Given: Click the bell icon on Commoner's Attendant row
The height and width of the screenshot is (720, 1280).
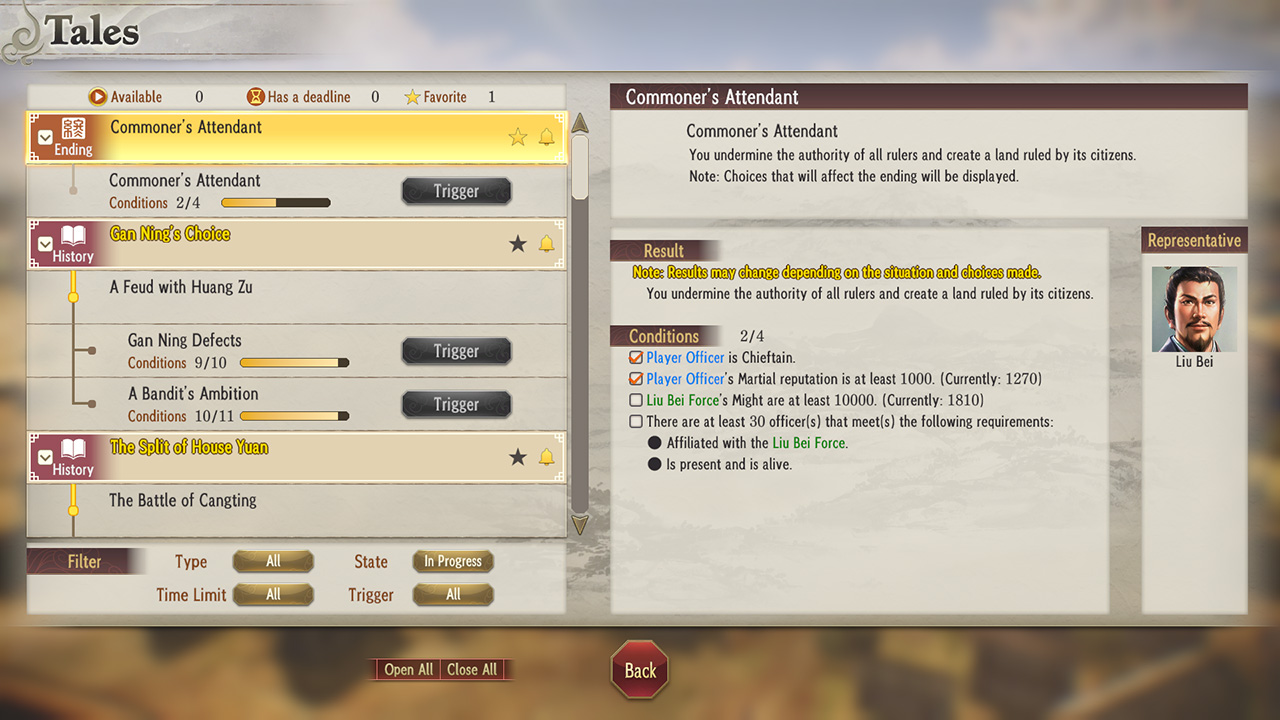Looking at the screenshot, I should (547, 137).
